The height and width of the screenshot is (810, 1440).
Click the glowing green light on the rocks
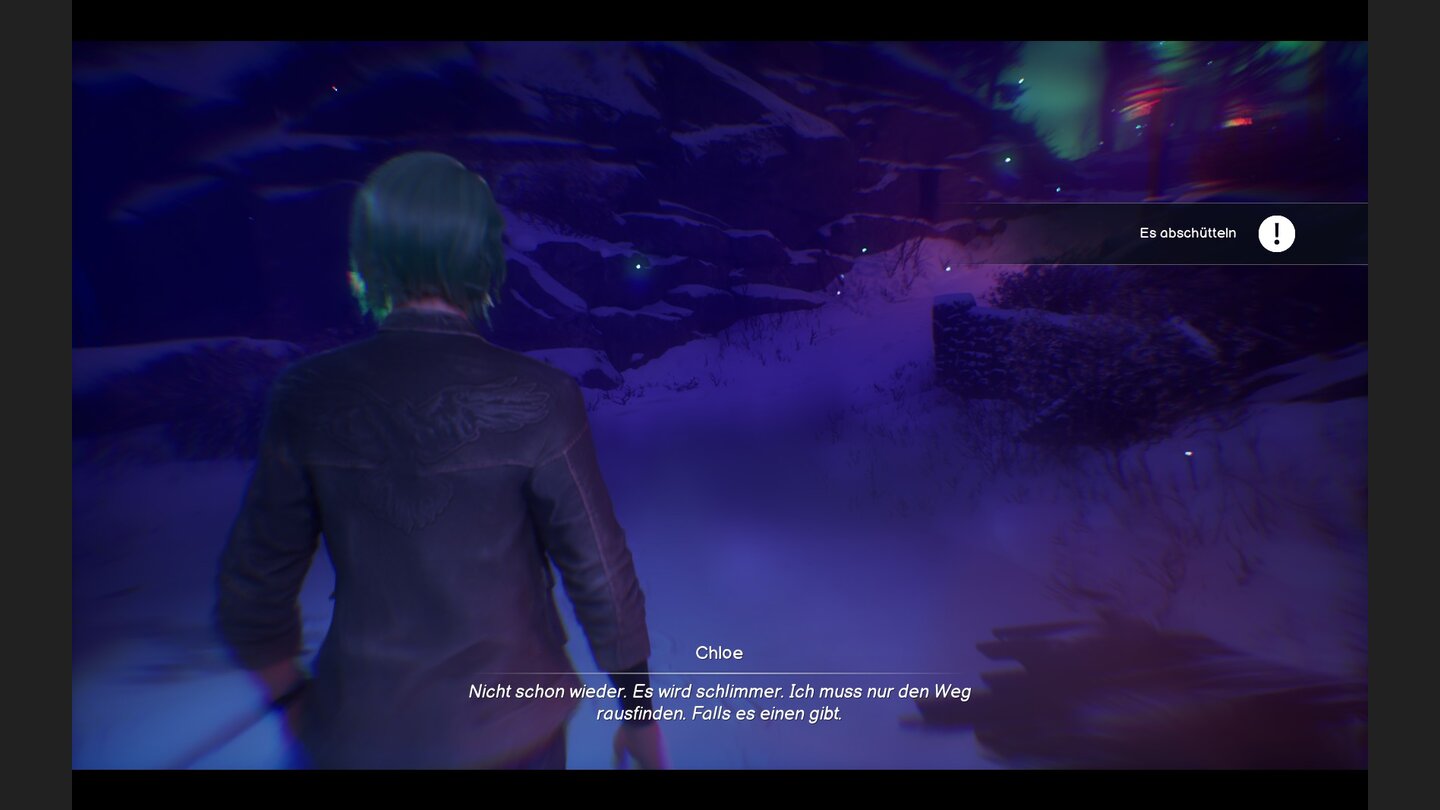[x=637, y=266]
